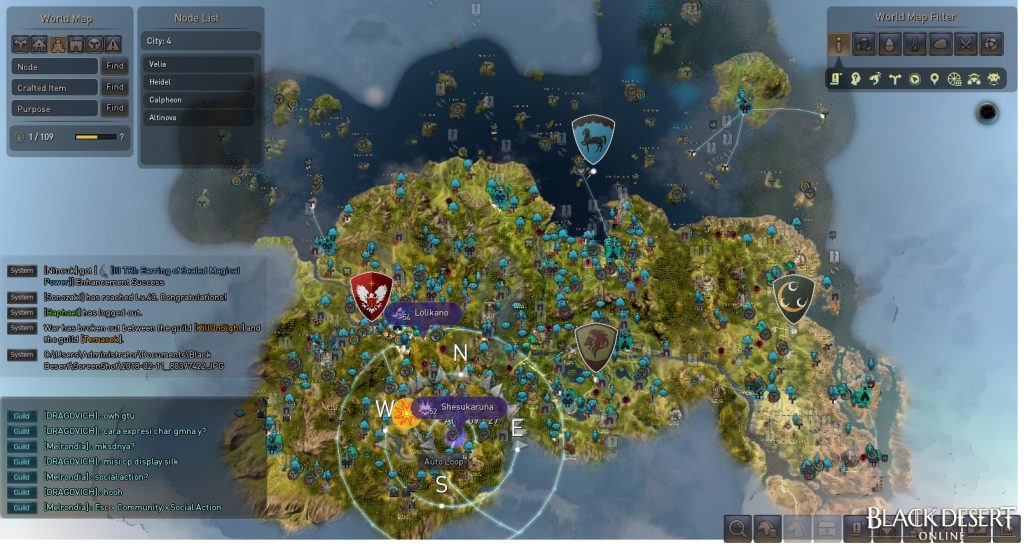Select Heidel in the Node List

(x=199, y=82)
